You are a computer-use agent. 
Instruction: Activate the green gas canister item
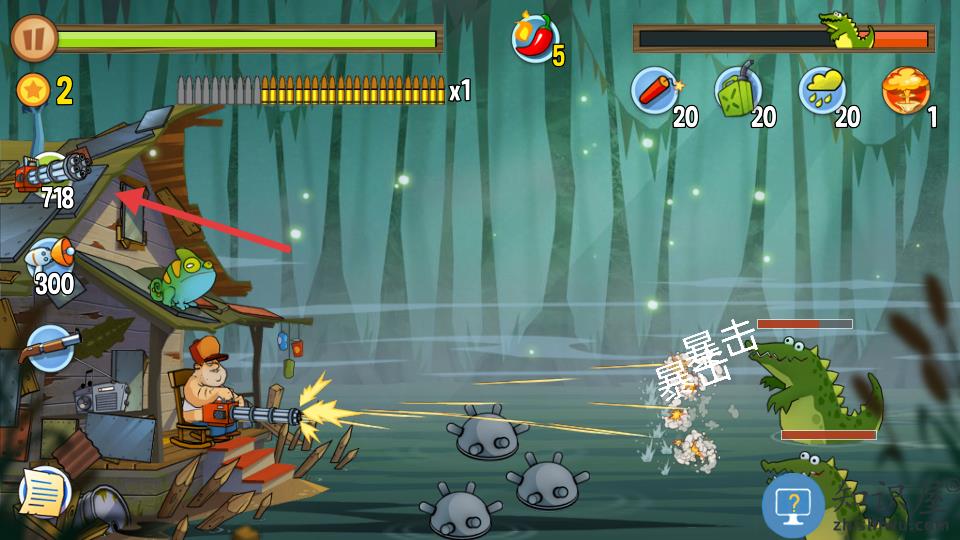tap(738, 91)
